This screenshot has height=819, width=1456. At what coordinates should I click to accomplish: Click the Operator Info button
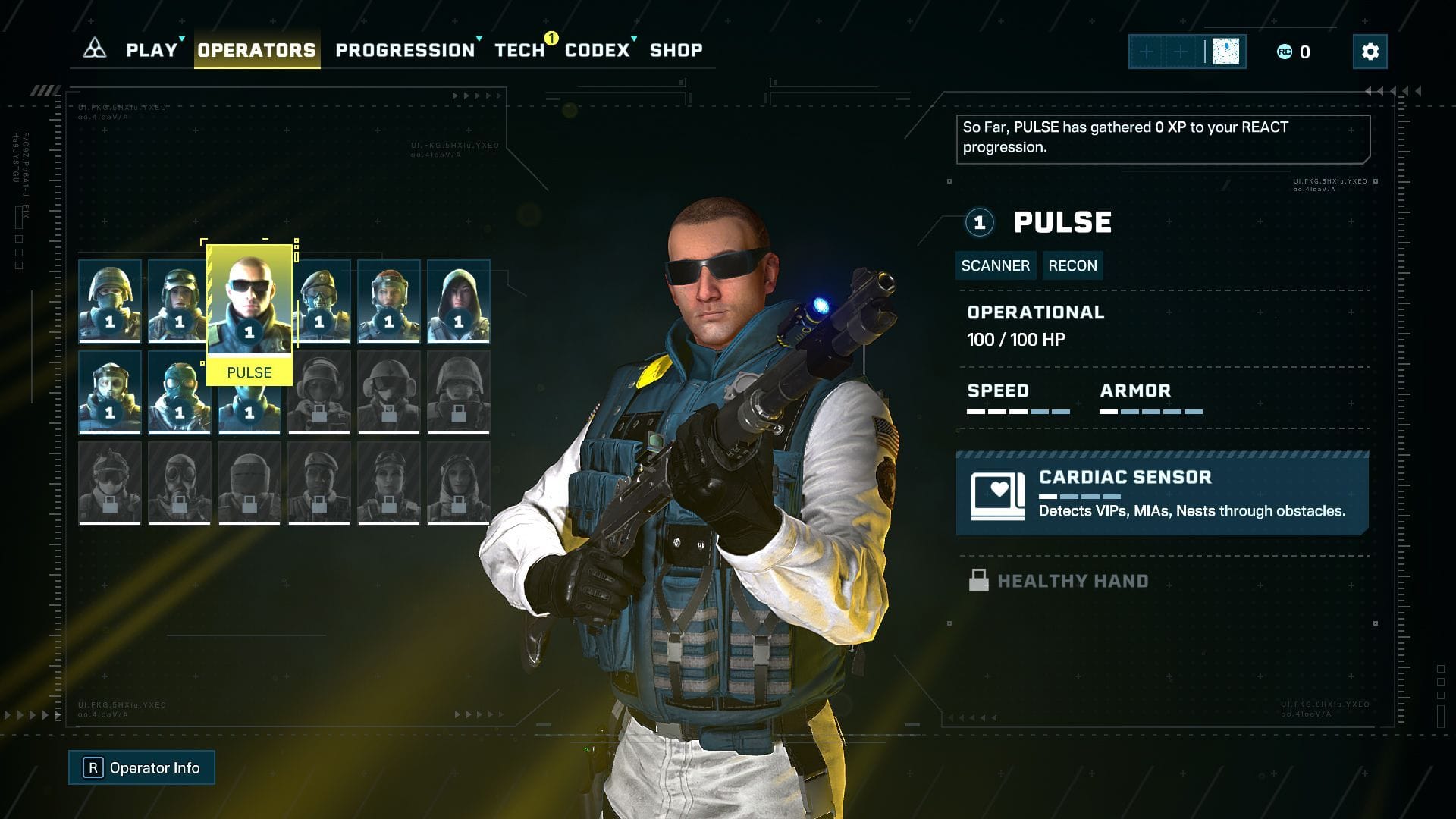click(x=141, y=767)
